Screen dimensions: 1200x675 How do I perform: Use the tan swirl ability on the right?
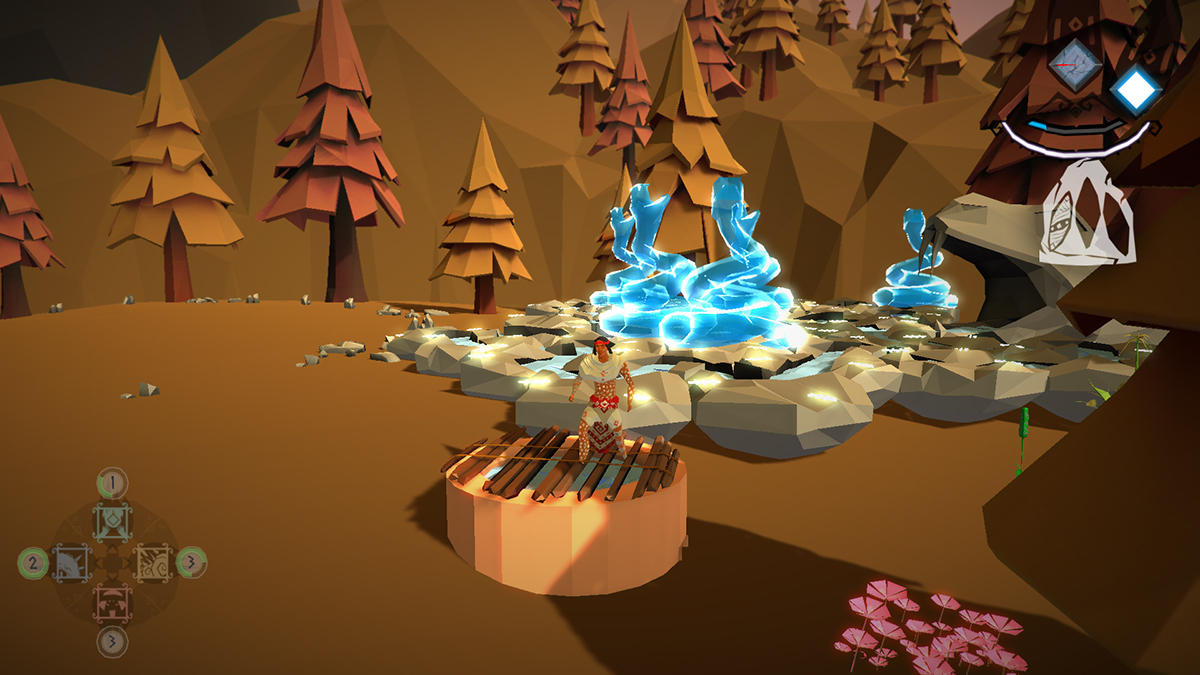(x=153, y=563)
